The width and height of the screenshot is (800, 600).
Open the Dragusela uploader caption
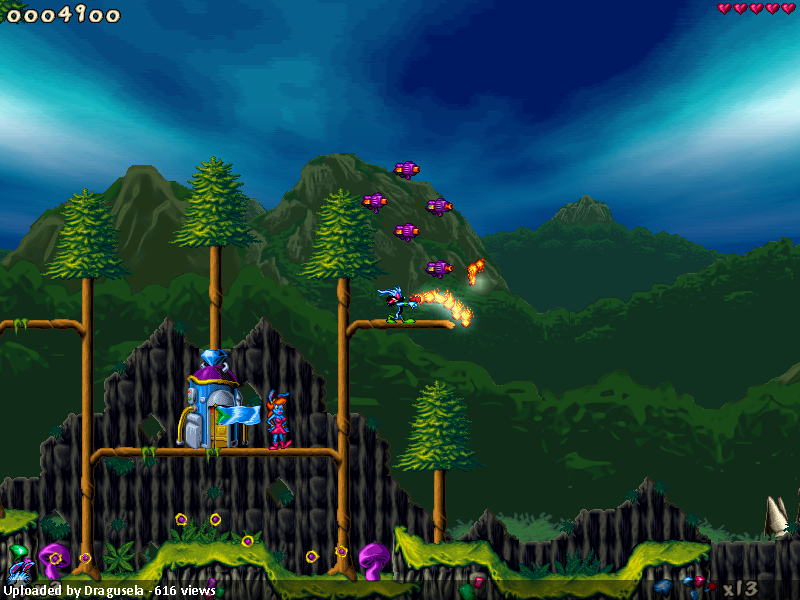click(110, 591)
